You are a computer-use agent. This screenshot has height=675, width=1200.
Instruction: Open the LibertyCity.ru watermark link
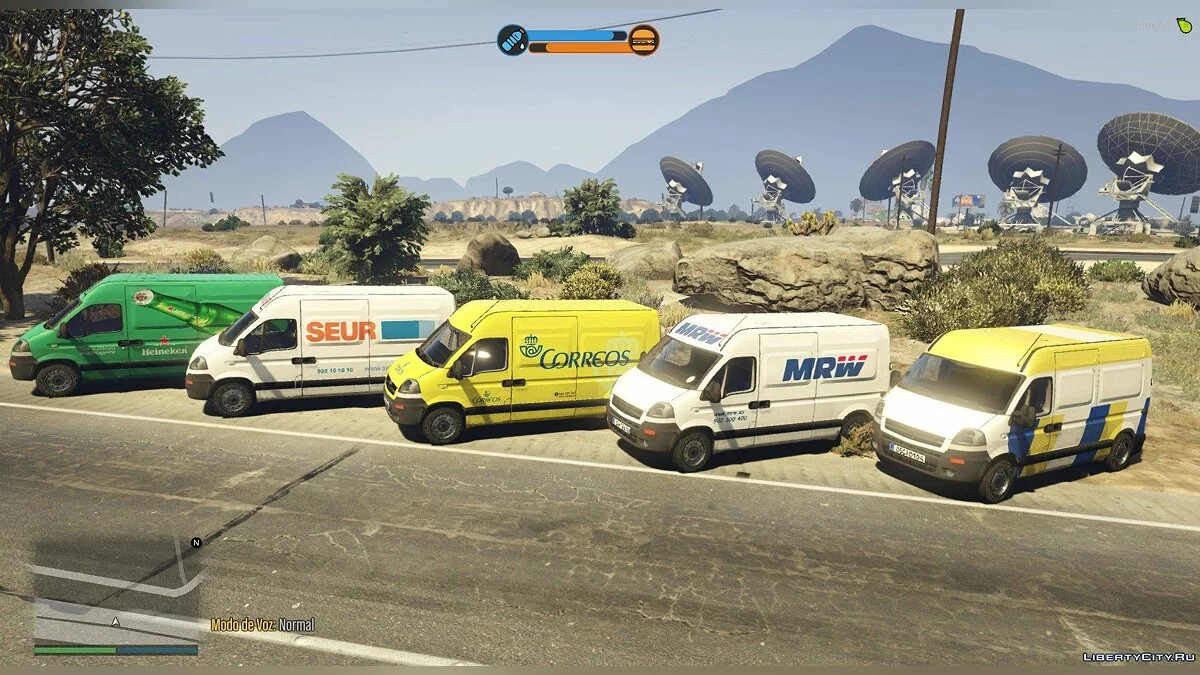(x=1139, y=656)
